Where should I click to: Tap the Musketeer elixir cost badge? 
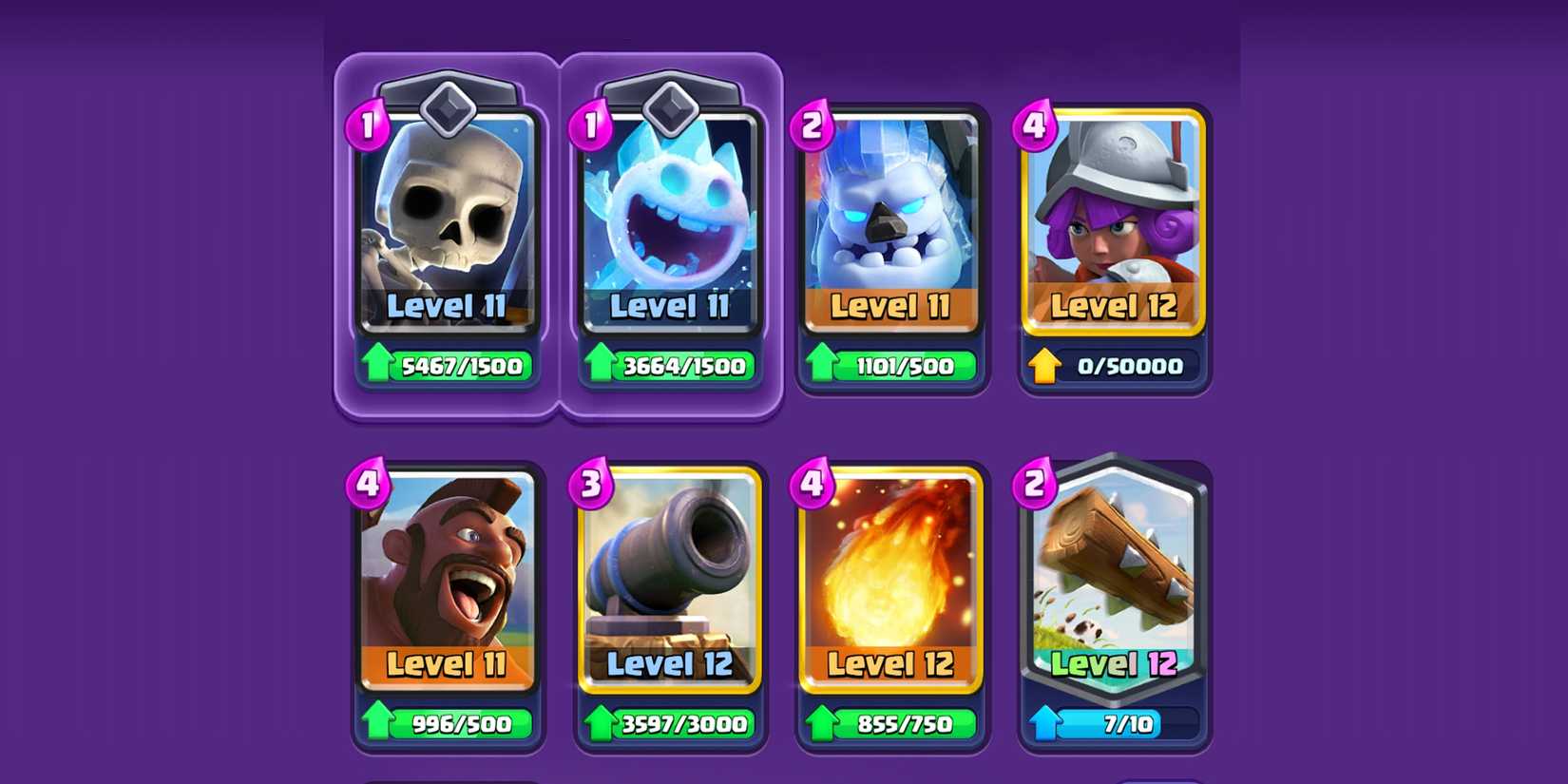[1035, 124]
